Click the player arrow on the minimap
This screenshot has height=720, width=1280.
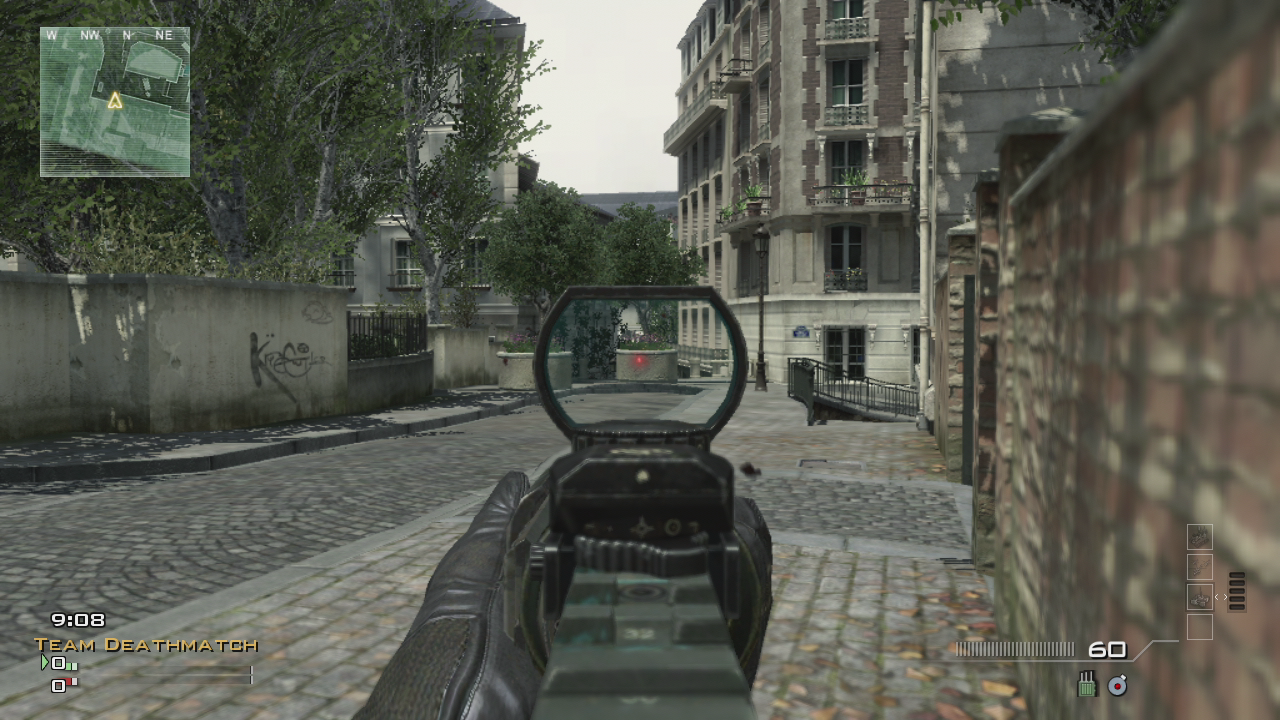click(x=114, y=100)
